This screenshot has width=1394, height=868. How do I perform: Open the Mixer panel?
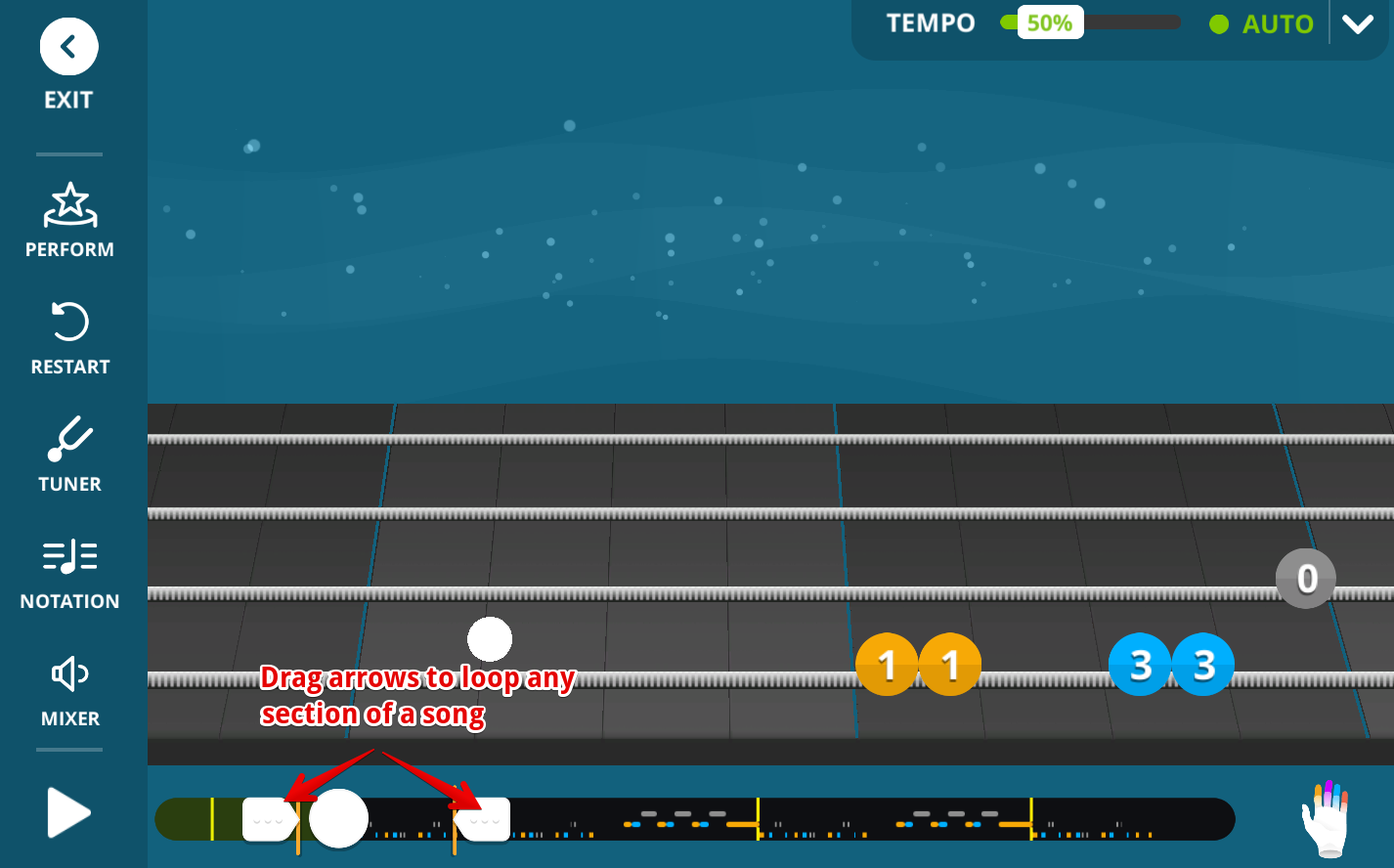tap(69, 690)
